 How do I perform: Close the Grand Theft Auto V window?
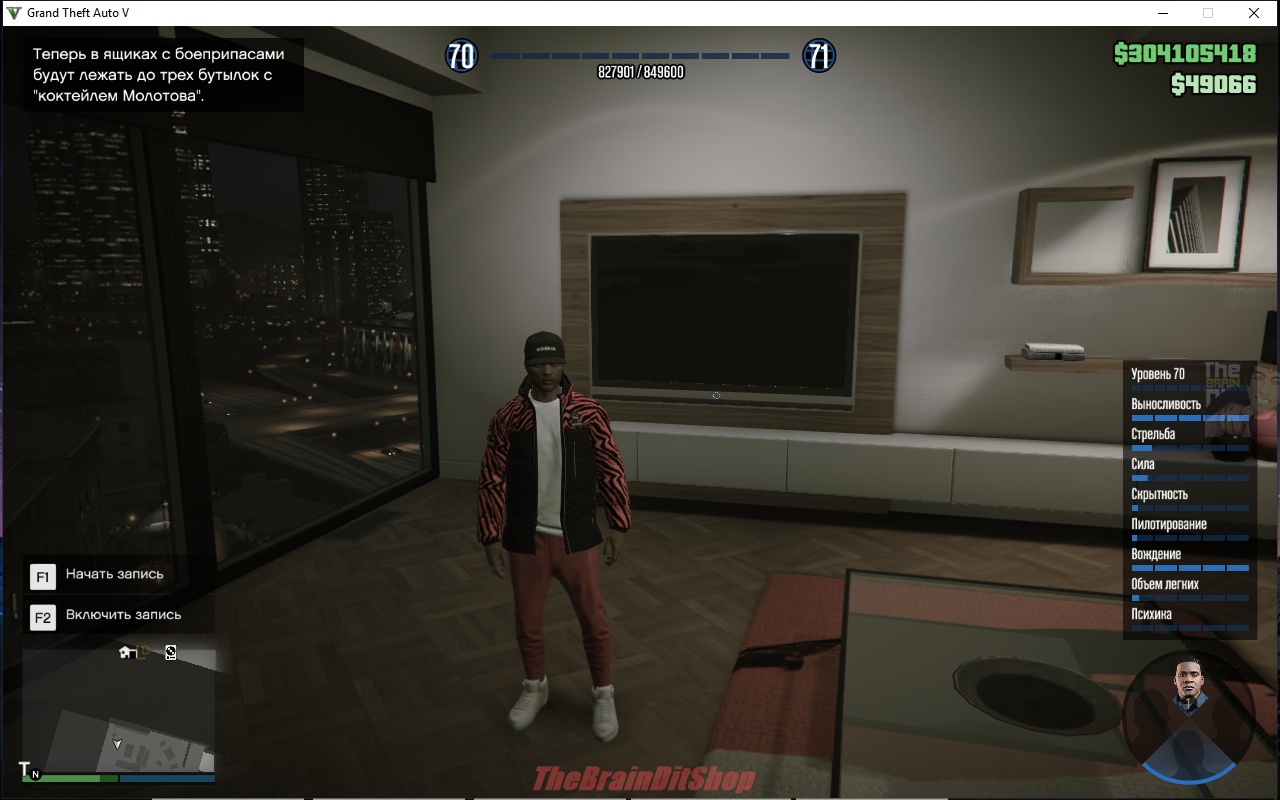[1254, 13]
